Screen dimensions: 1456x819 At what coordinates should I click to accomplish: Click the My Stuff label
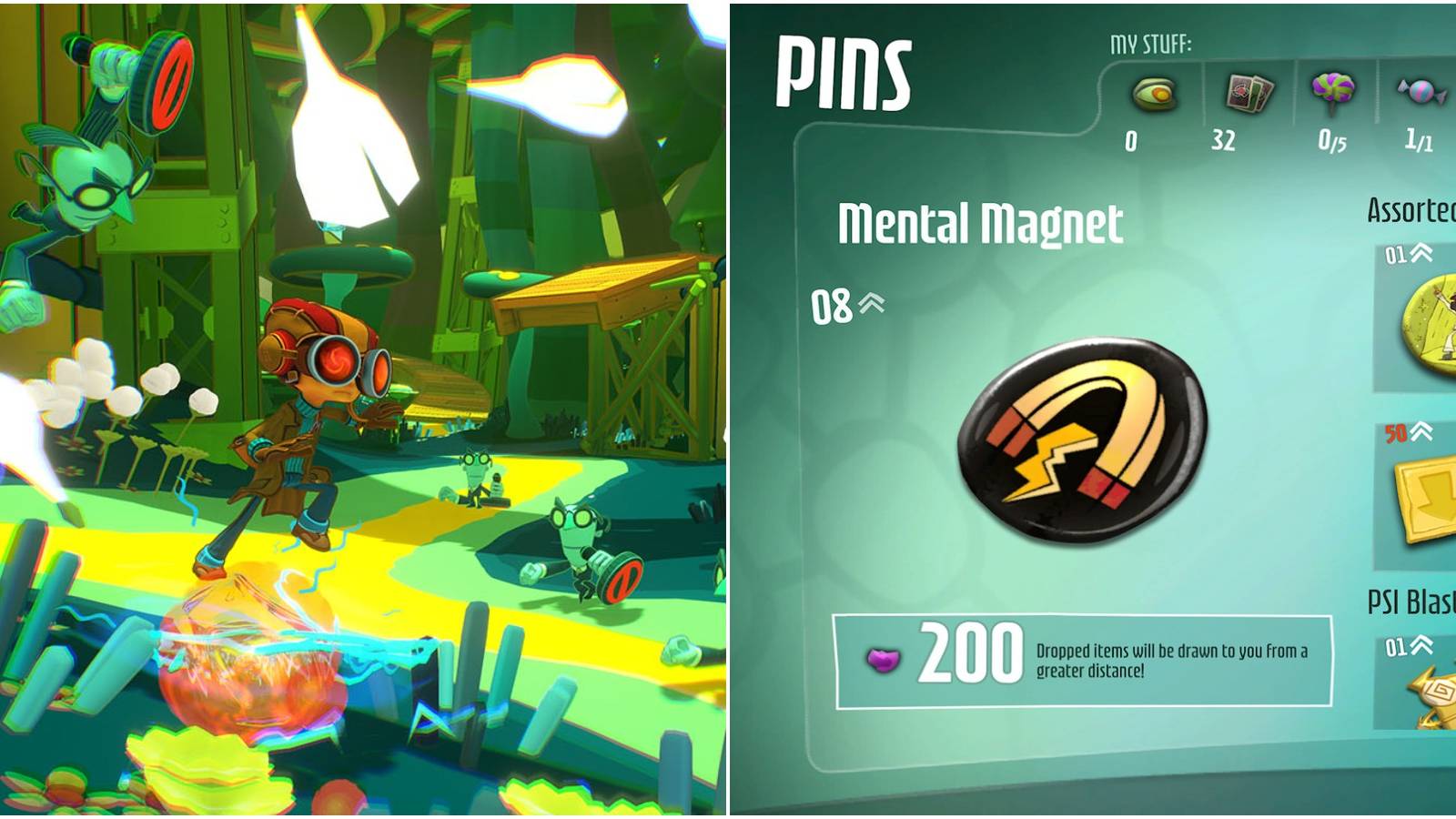(1150, 41)
